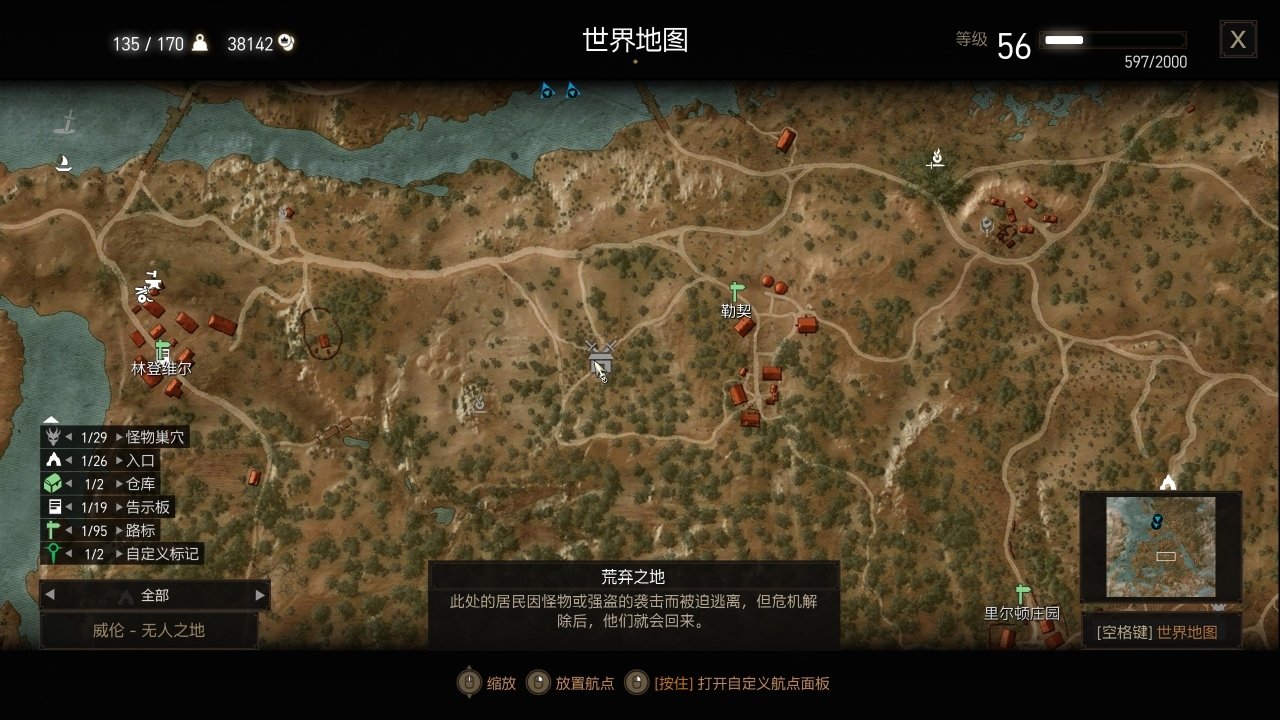Select the 荒弃之地 abandoned site marker
The width and height of the screenshot is (1280, 720).
click(600, 355)
